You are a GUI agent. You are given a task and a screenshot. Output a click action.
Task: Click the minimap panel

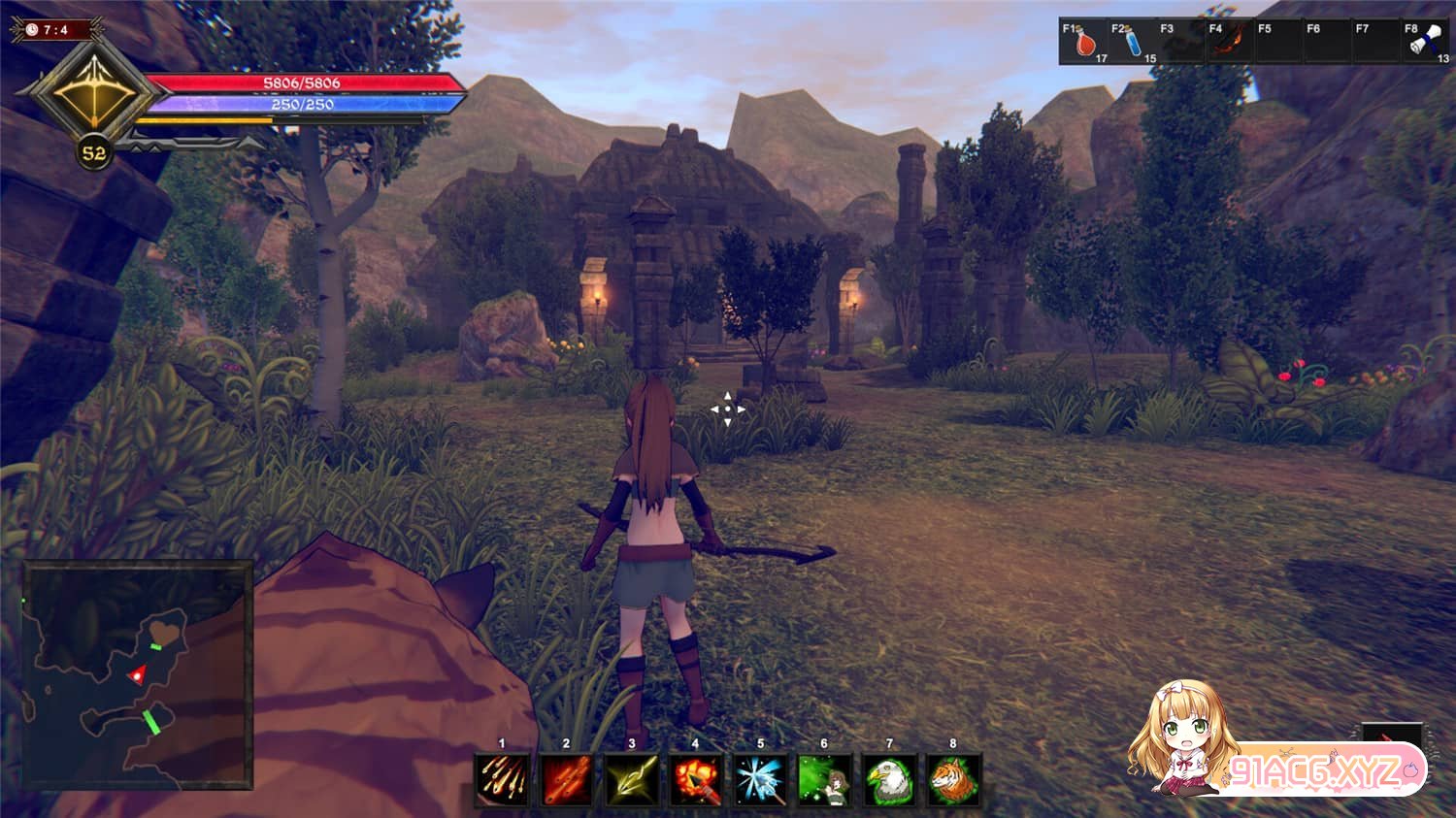[138, 674]
